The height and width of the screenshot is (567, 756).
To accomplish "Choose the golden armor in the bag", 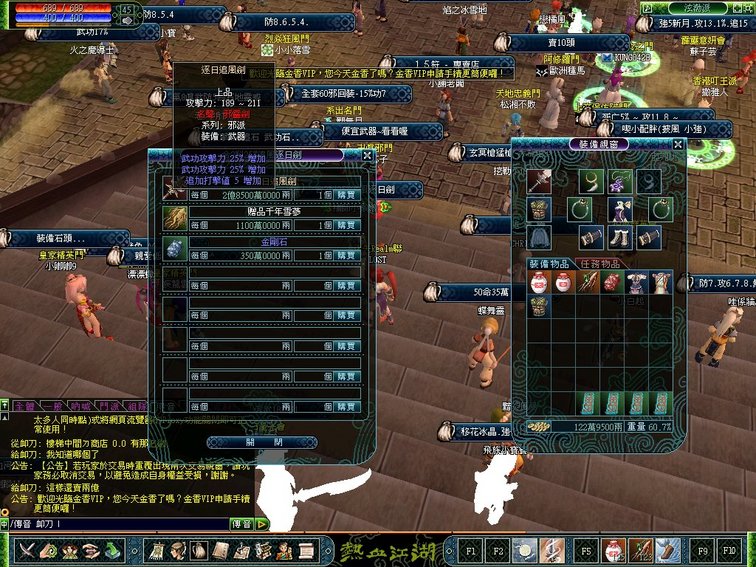I will pyautogui.click(x=539, y=306).
